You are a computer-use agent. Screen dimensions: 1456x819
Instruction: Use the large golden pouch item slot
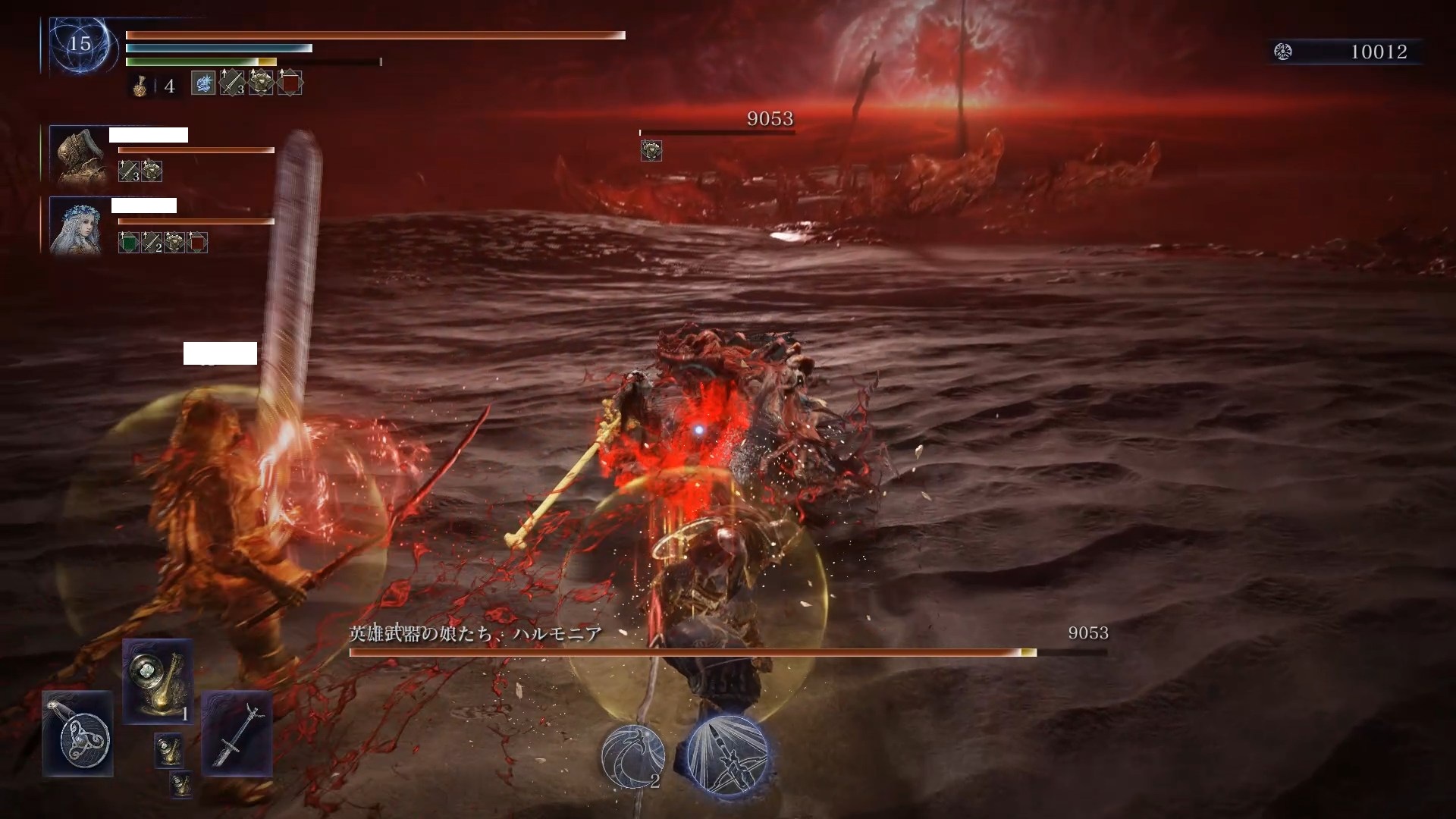(158, 680)
